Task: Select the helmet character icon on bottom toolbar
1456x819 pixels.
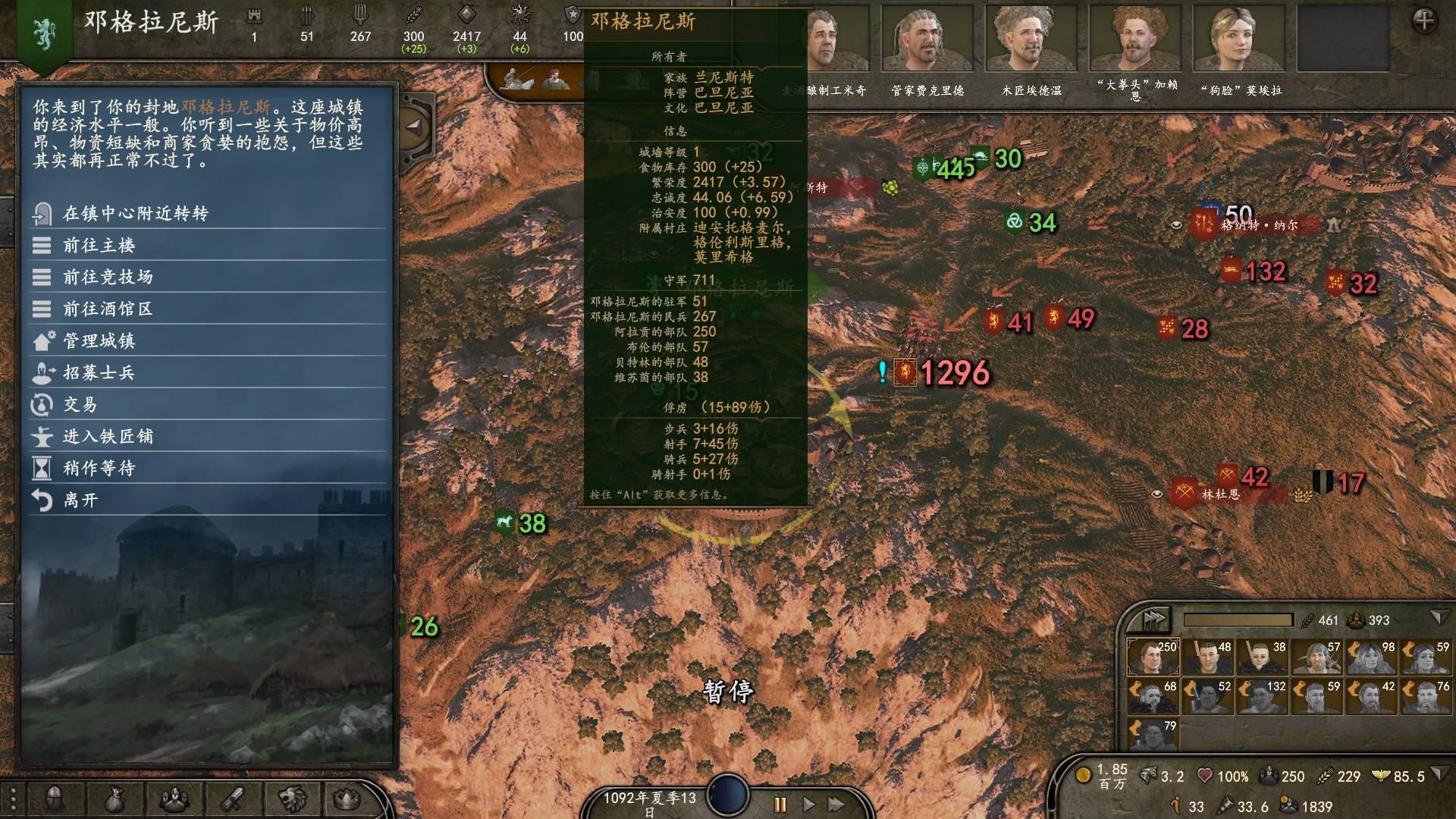Action: click(x=55, y=798)
